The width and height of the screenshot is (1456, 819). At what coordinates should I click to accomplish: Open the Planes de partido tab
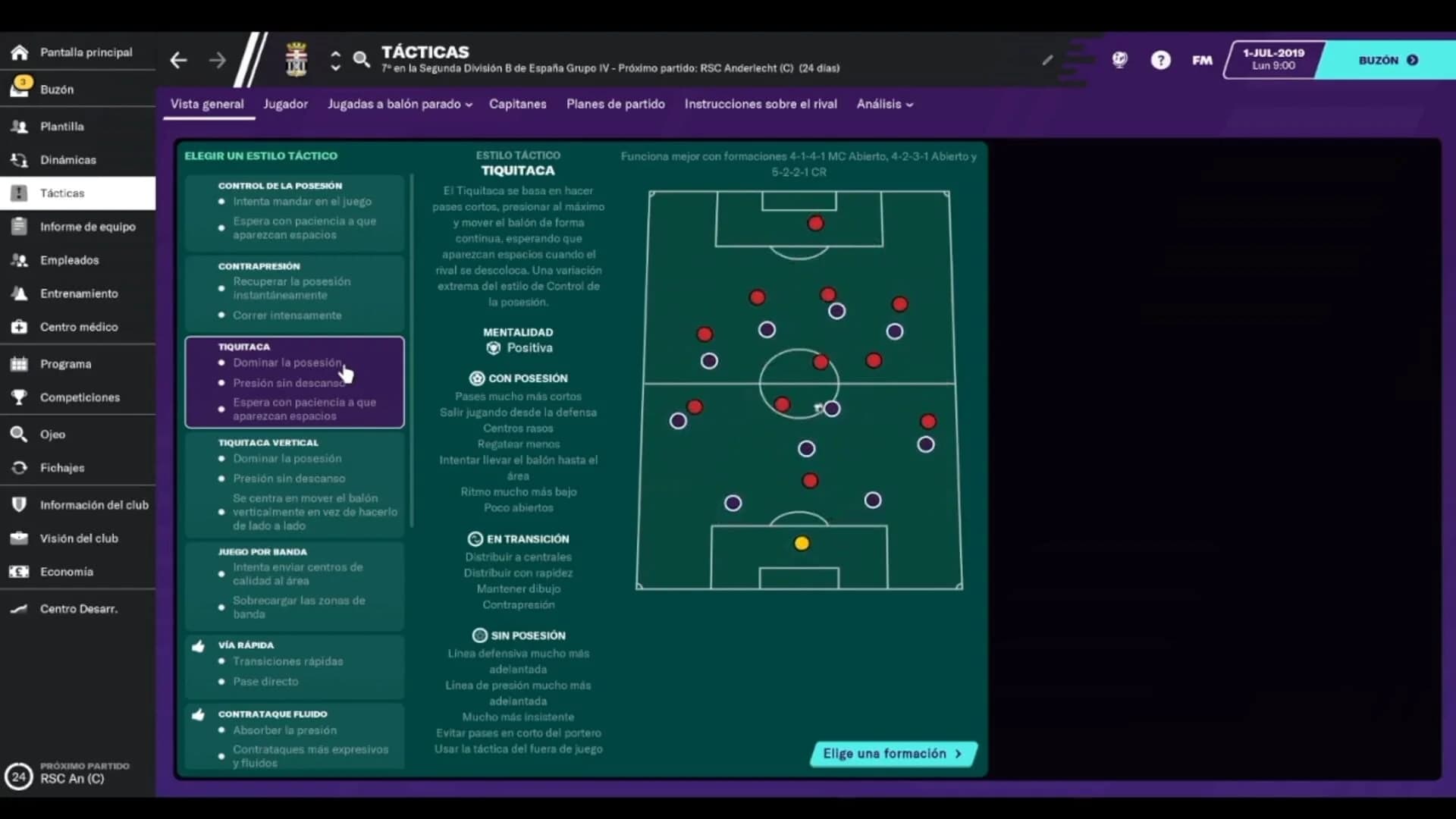click(x=615, y=104)
